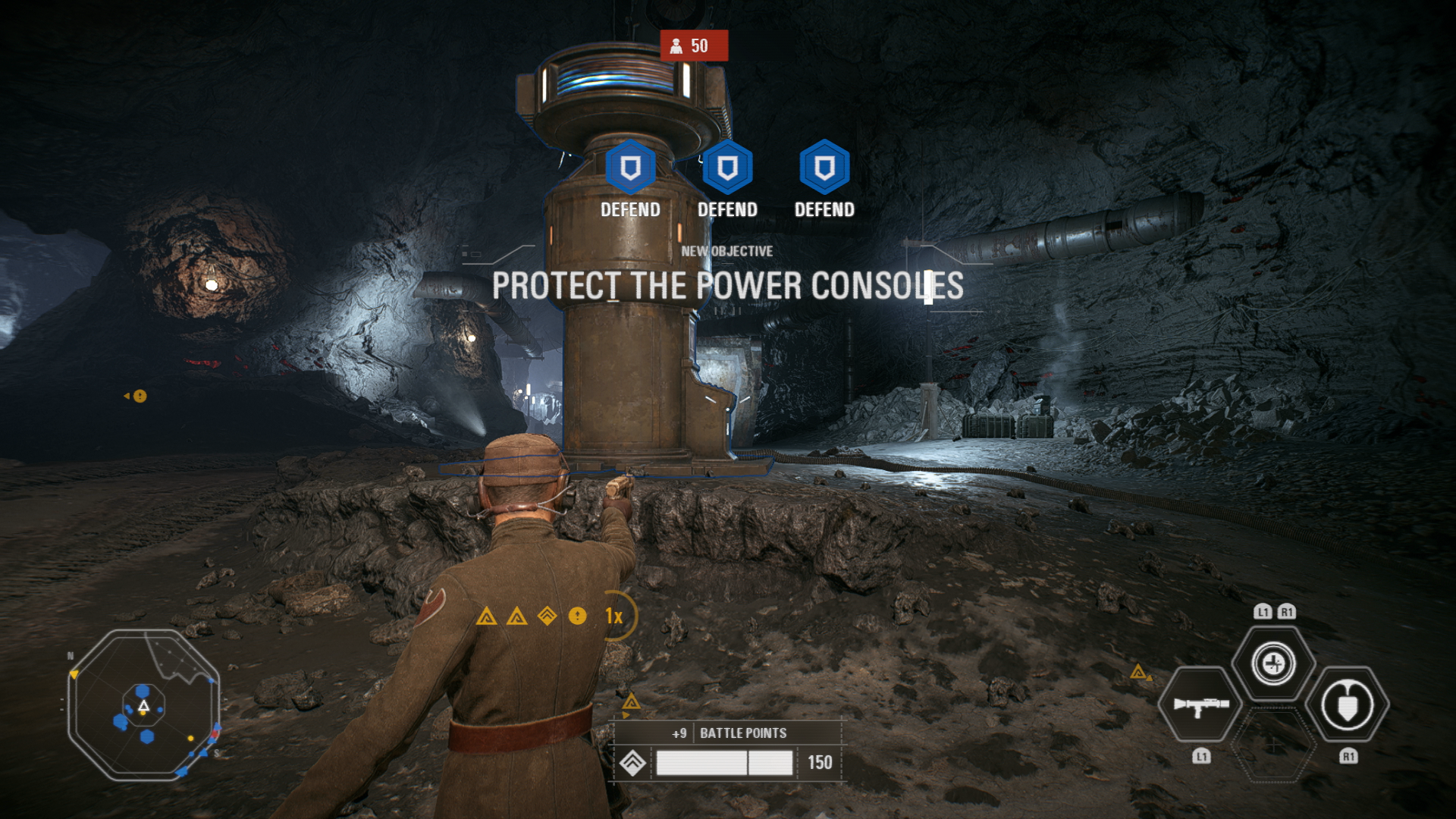The width and height of the screenshot is (1456, 819).
Task: Click the PROTECT THE POWER CONSOLES objective text
Action: point(726,287)
